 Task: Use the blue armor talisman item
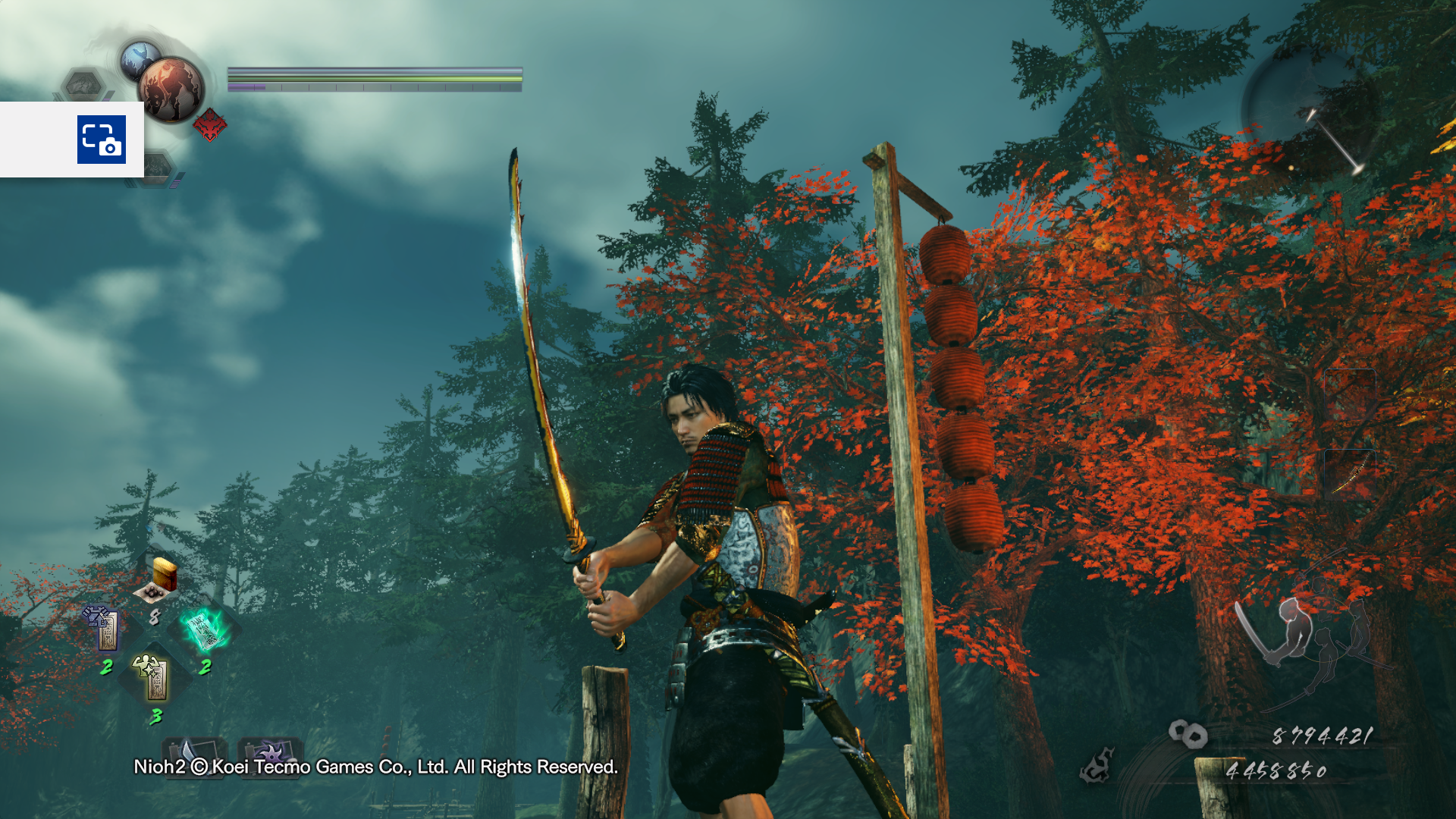click(105, 629)
